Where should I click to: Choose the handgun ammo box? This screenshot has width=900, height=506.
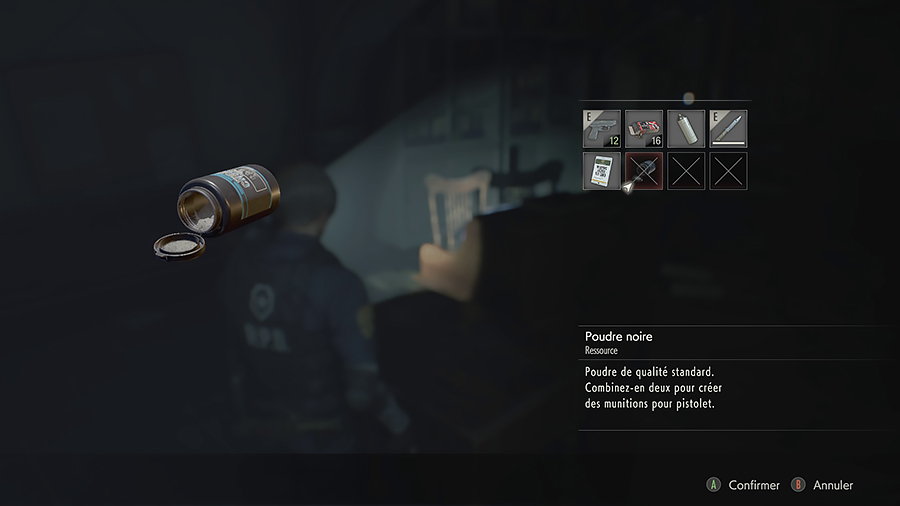pos(644,129)
